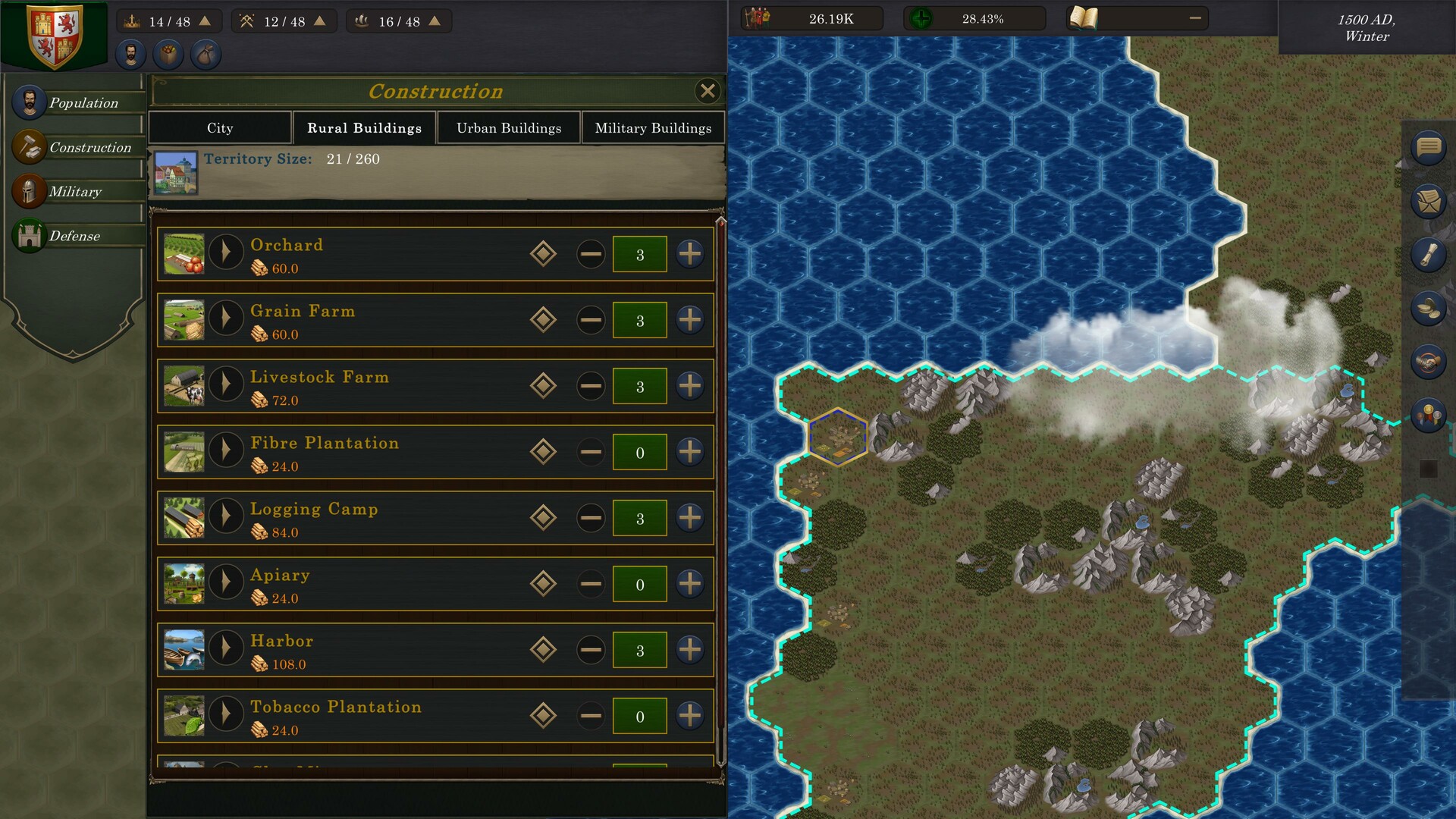The height and width of the screenshot is (819, 1456).
Task: Toggle the diamond priority marker for Grain Farm
Action: click(542, 320)
